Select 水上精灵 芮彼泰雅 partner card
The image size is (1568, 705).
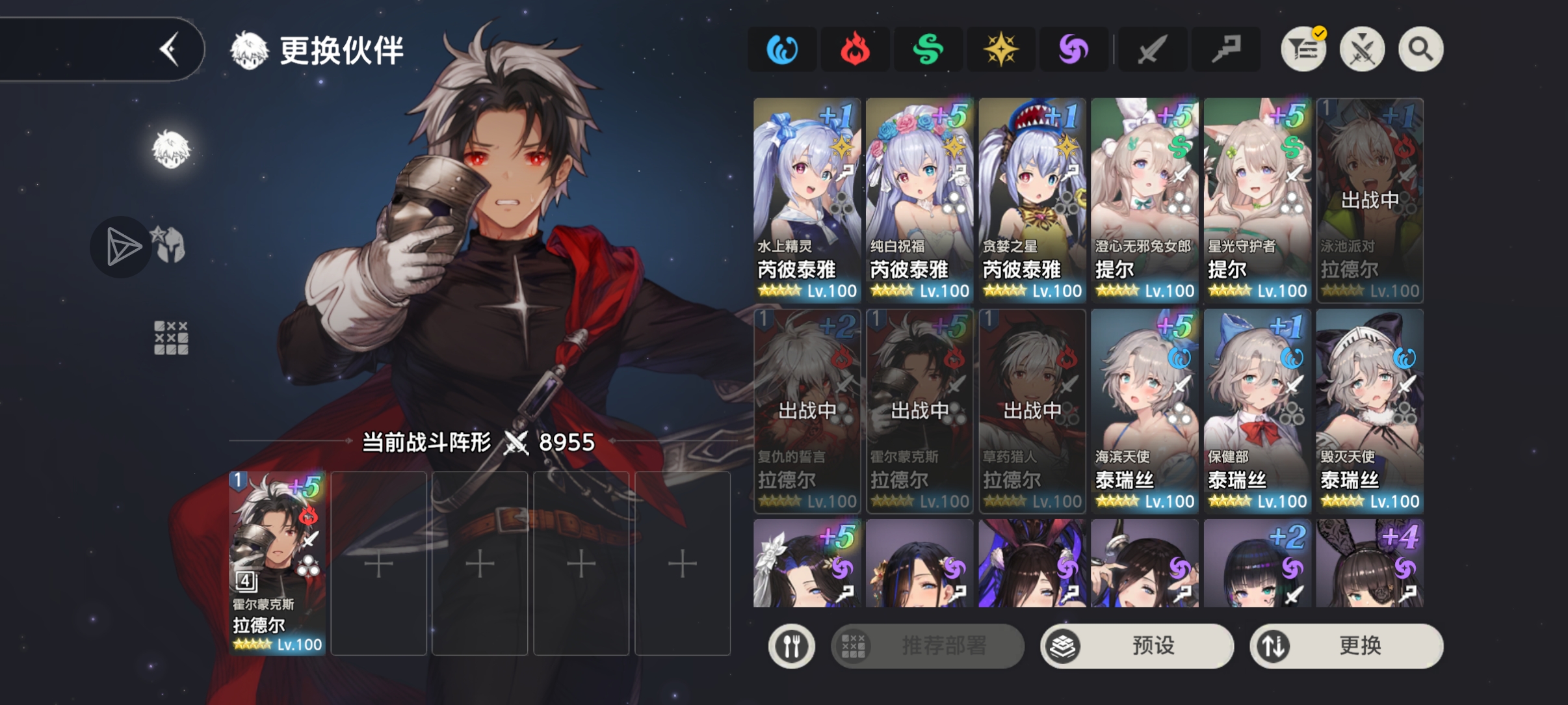pos(807,200)
